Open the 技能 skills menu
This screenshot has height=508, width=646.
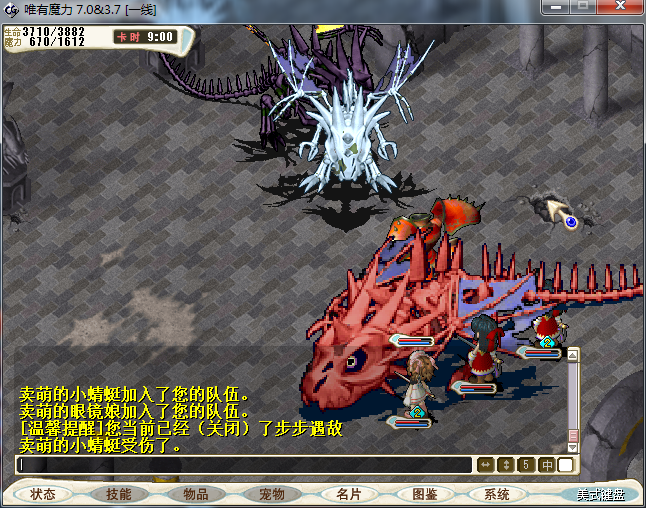click(119, 494)
